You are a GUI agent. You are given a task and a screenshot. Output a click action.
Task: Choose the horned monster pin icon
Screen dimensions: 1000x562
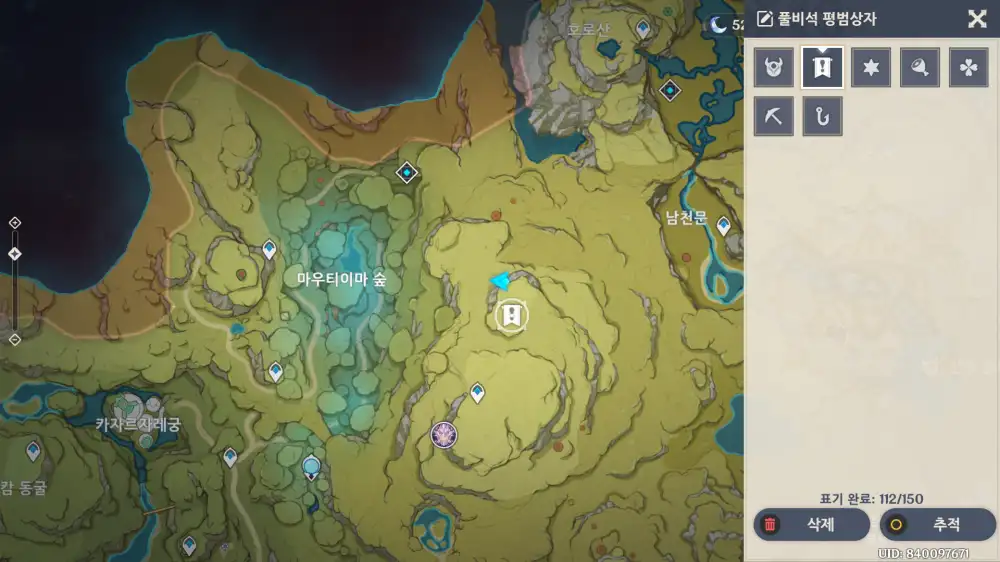774,67
